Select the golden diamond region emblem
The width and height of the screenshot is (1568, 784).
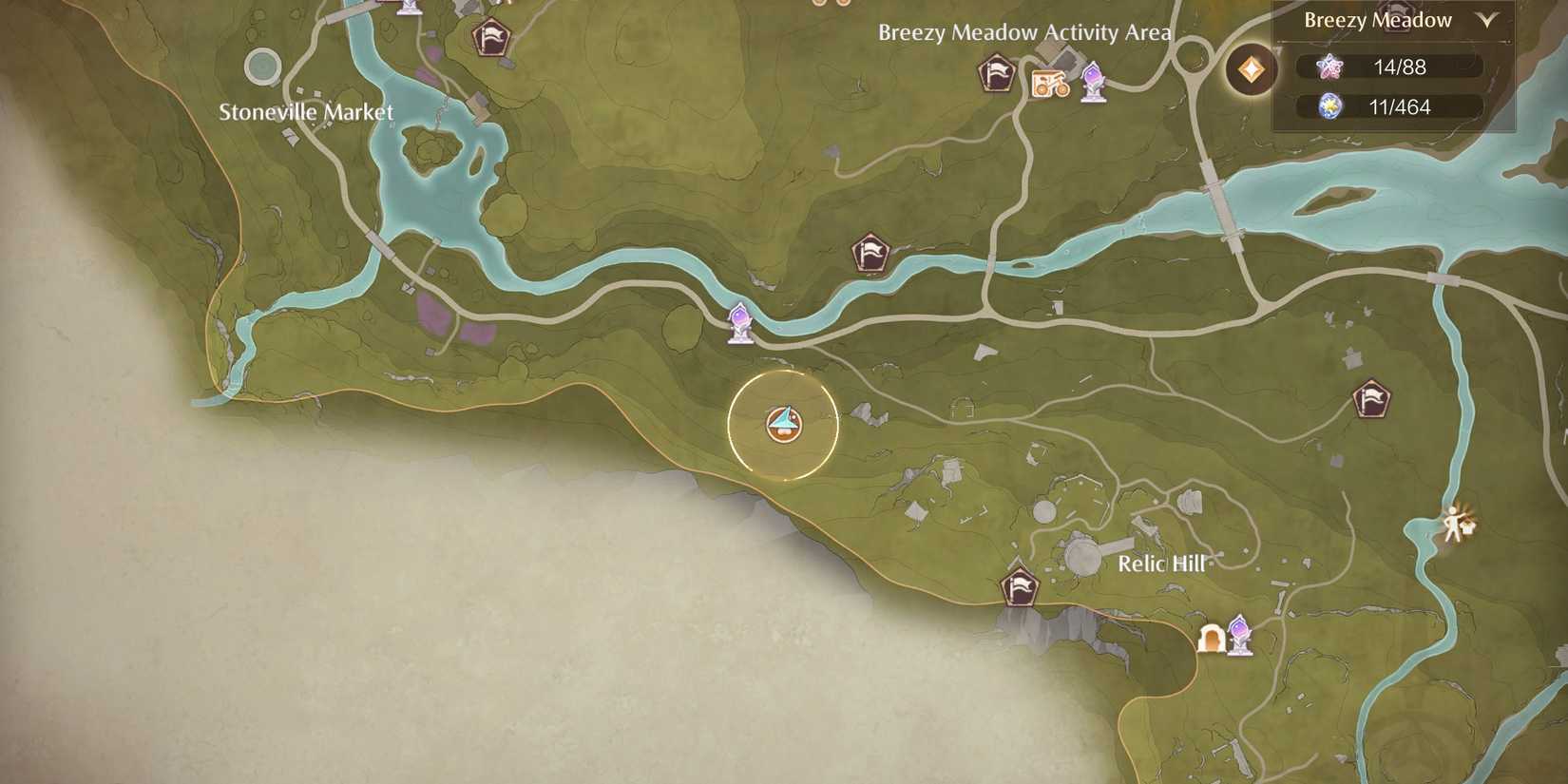tap(1251, 71)
